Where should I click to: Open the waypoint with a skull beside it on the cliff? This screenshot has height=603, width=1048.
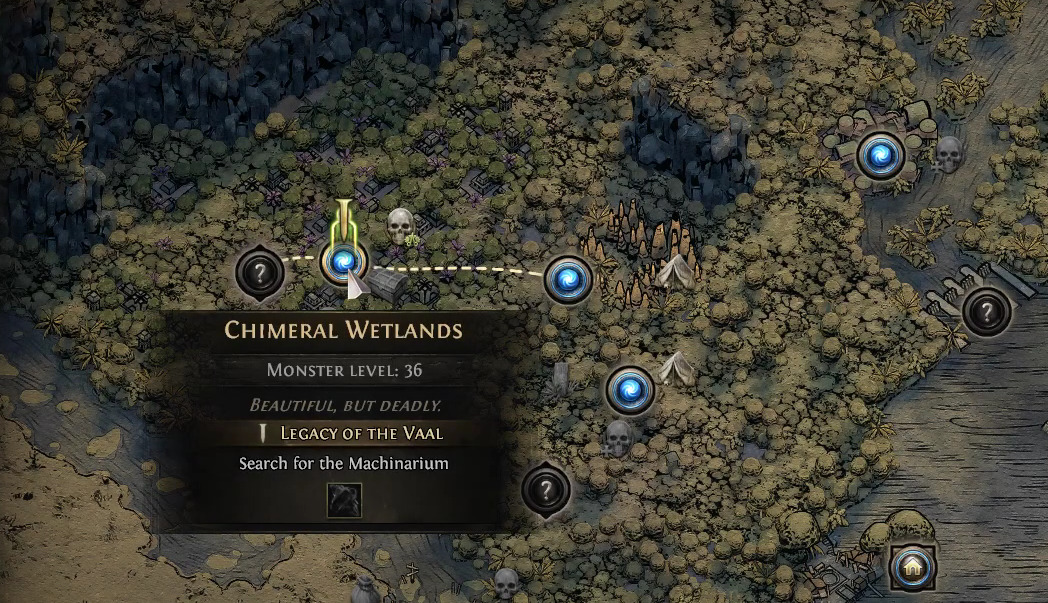tap(880, 155)
